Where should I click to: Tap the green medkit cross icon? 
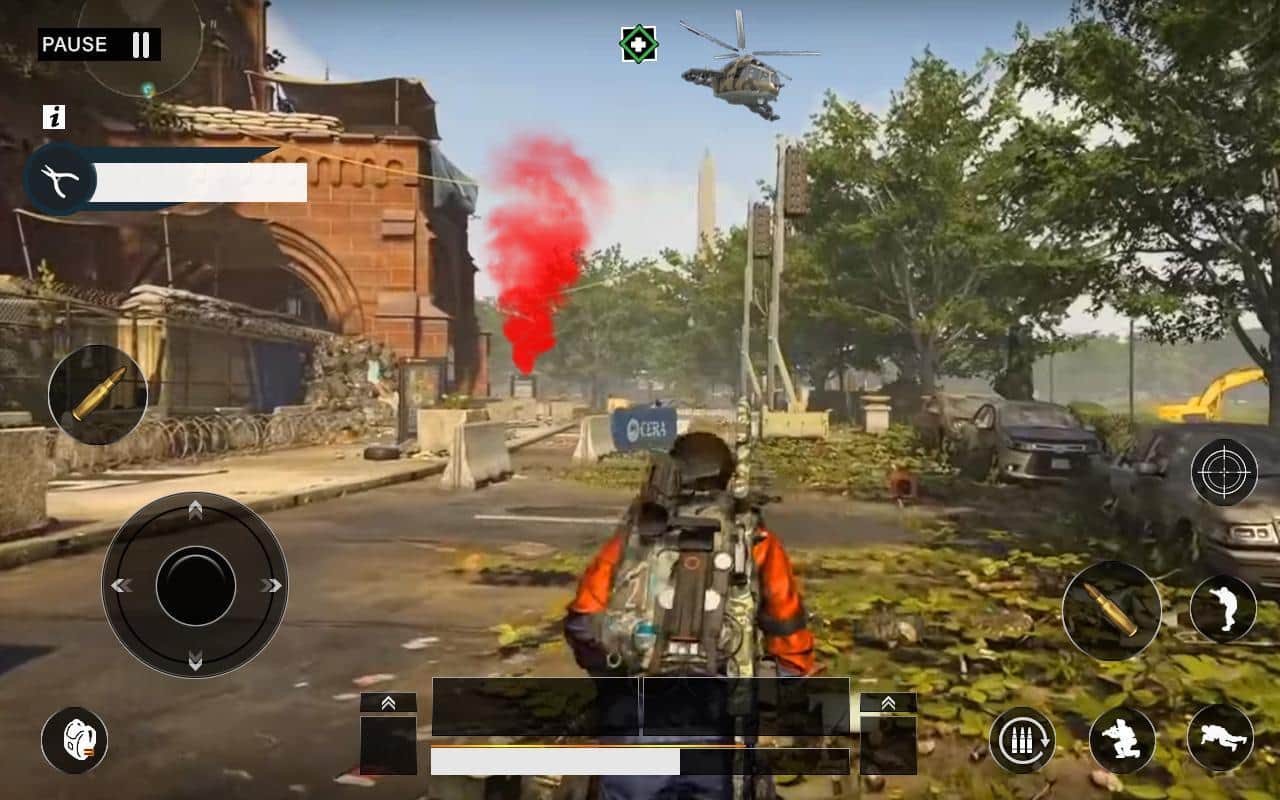(638, 44)
